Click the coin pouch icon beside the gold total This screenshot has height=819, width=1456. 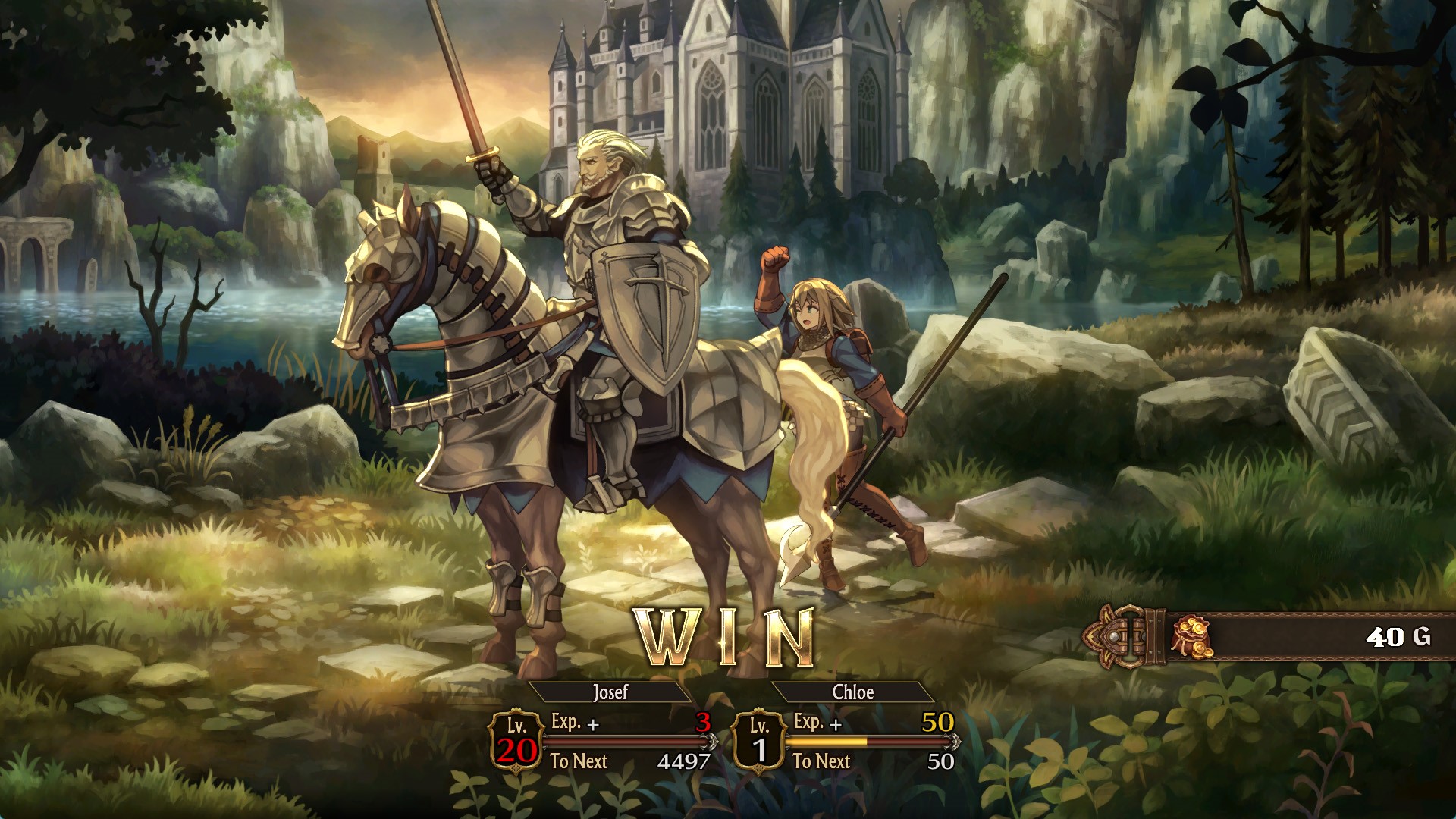tap(1193, 636)
